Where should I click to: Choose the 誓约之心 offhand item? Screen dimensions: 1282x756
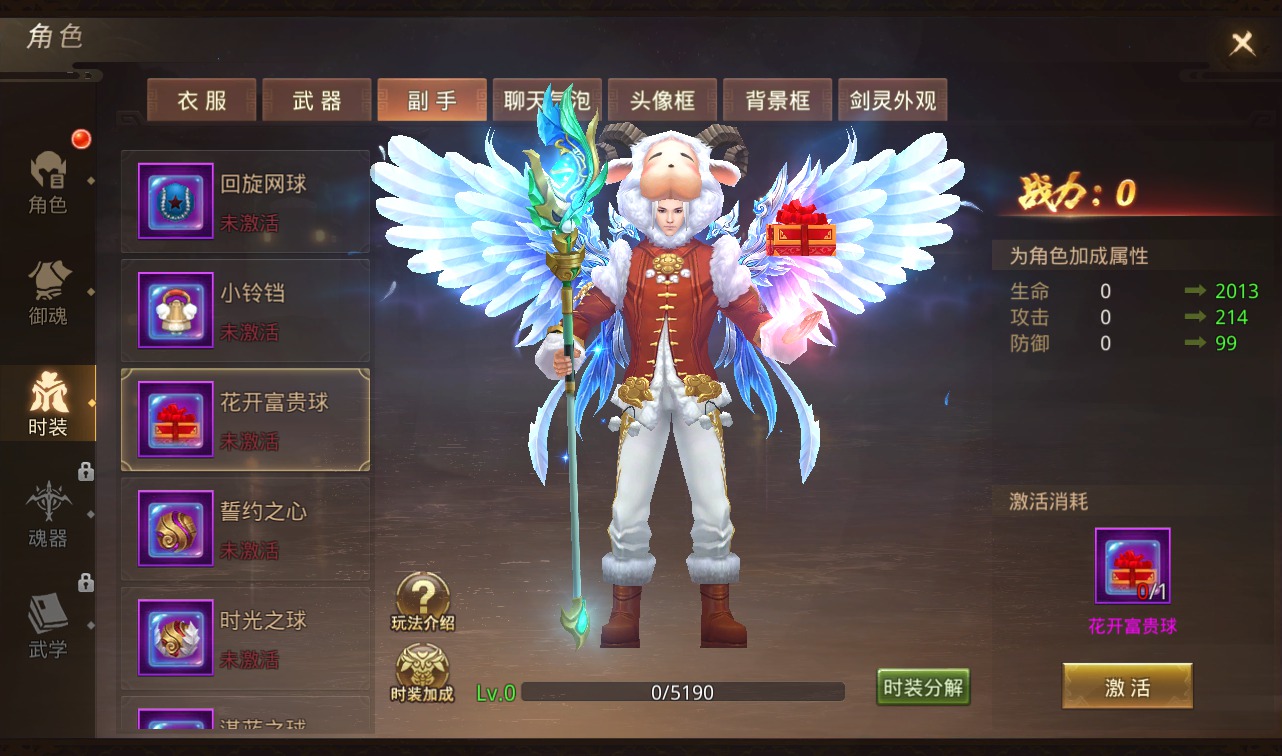tap(245, 528)
